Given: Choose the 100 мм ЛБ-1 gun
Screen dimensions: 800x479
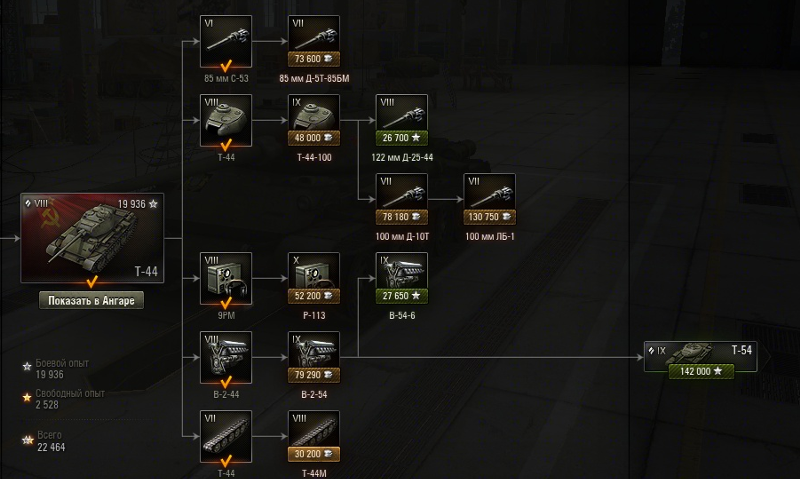Looking at the screenshot, I should [490, 199].
